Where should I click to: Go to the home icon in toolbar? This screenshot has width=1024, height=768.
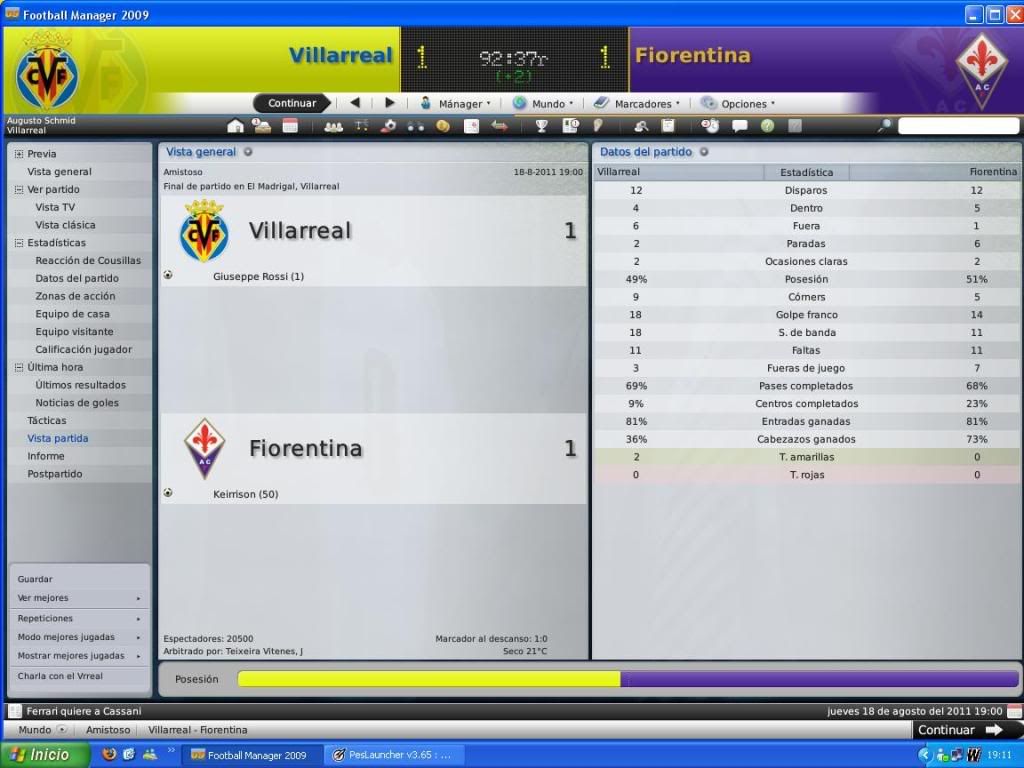[235, 126]
